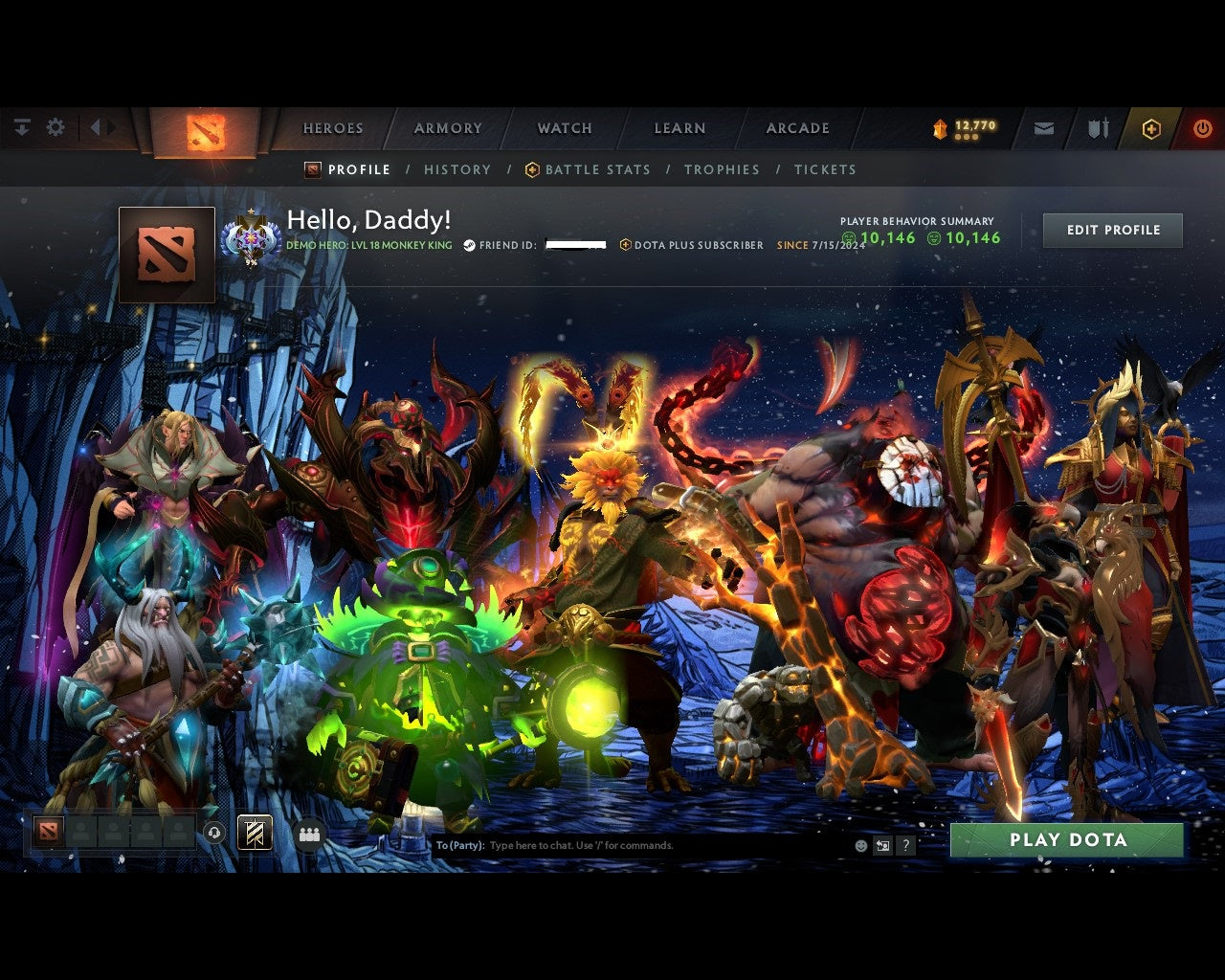Click the power button to exit
This screenshot has width=1225, height=980.
(x=1203, y=126)
